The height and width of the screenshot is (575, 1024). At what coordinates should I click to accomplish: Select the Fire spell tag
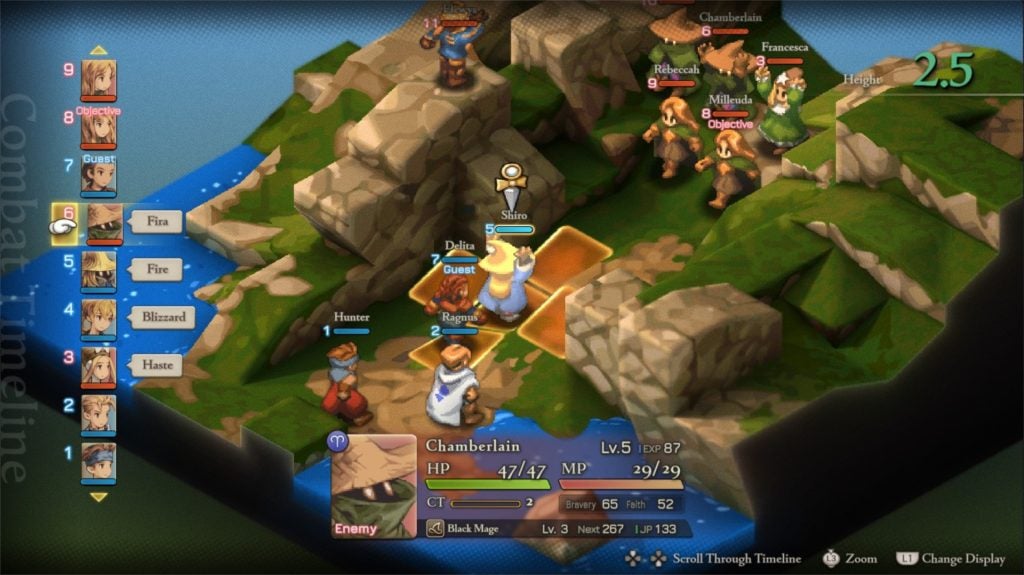(156, 269)
